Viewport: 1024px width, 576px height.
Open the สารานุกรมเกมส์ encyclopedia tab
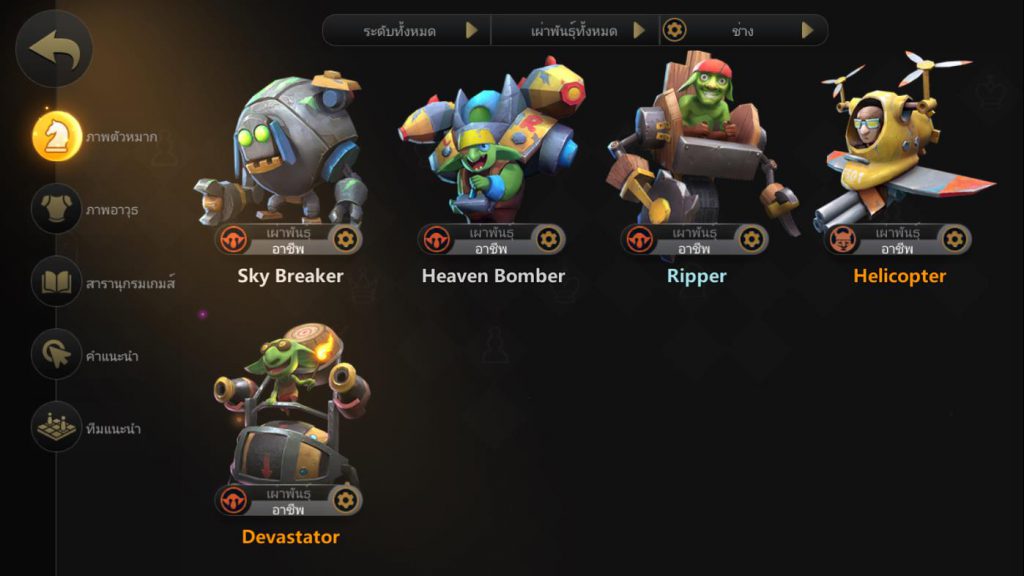(57, 283)
